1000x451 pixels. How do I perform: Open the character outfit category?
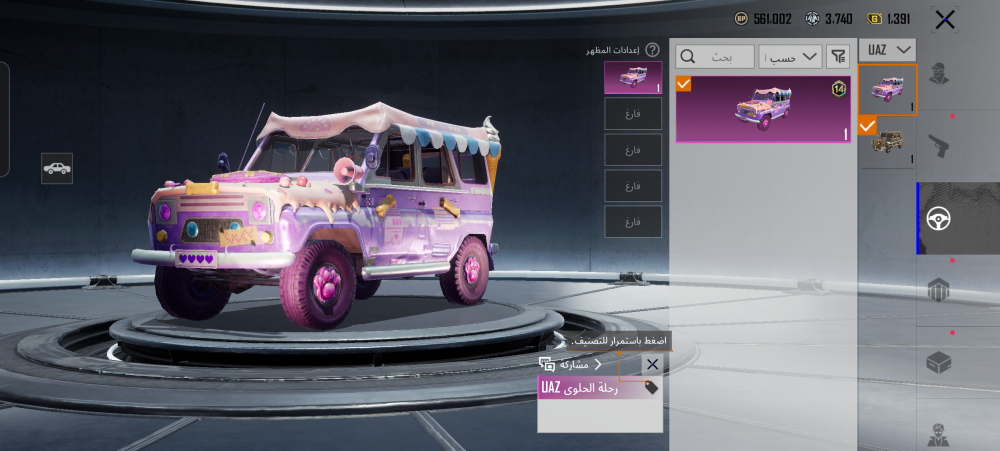pos(938,75)
